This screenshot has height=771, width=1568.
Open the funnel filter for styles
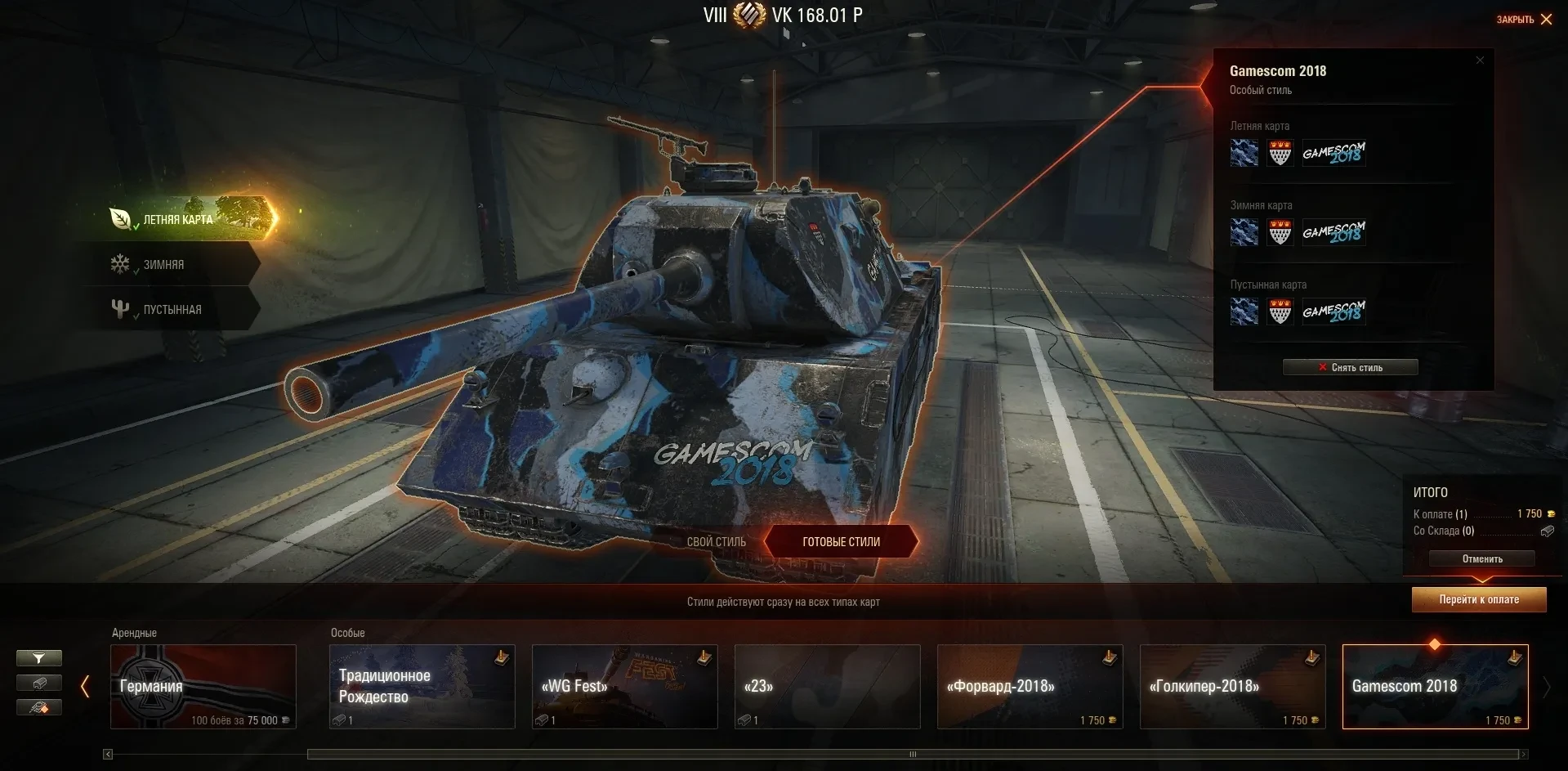point(39,658)
